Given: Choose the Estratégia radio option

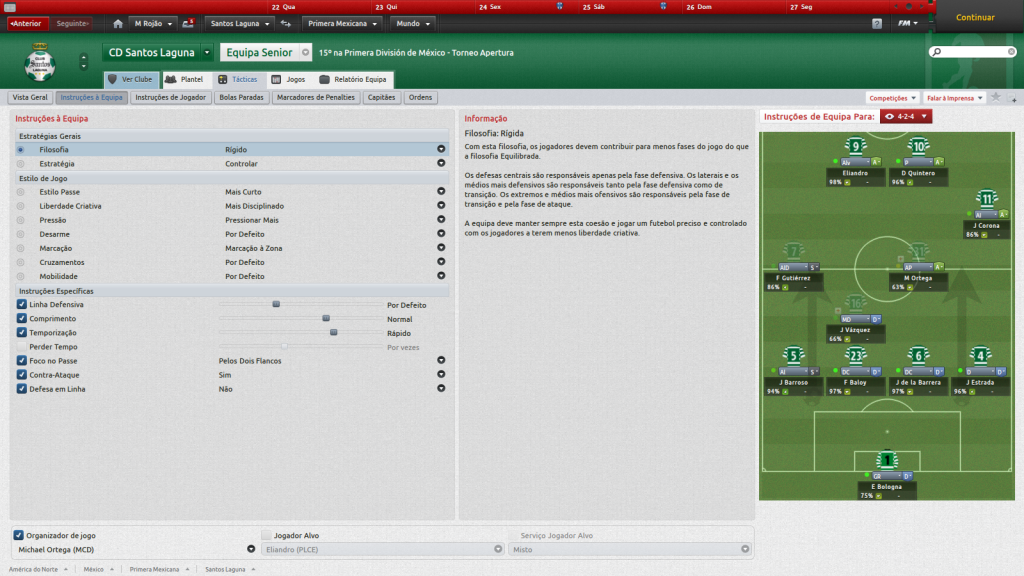Looking at the screenshot, I should [21, 163].
